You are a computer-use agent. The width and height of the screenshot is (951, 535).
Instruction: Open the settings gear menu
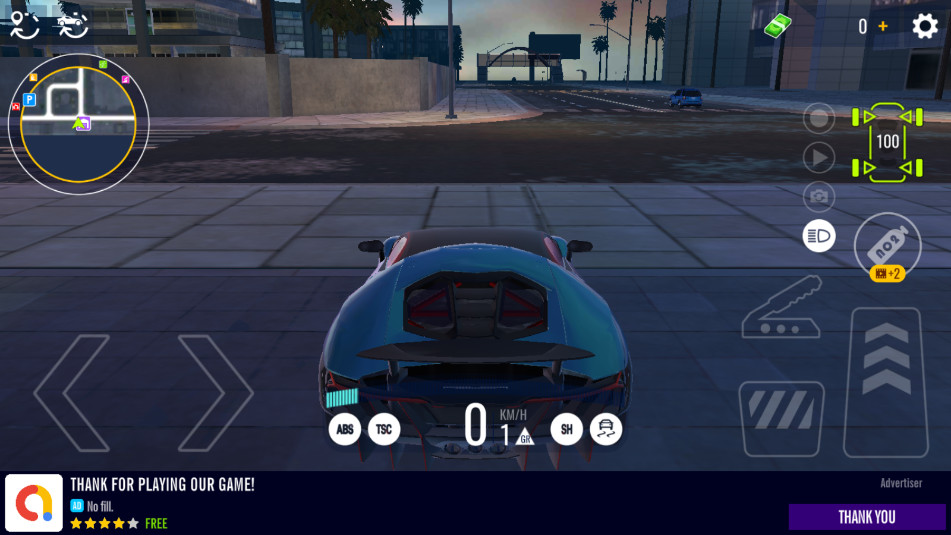[x=925, y=26]
